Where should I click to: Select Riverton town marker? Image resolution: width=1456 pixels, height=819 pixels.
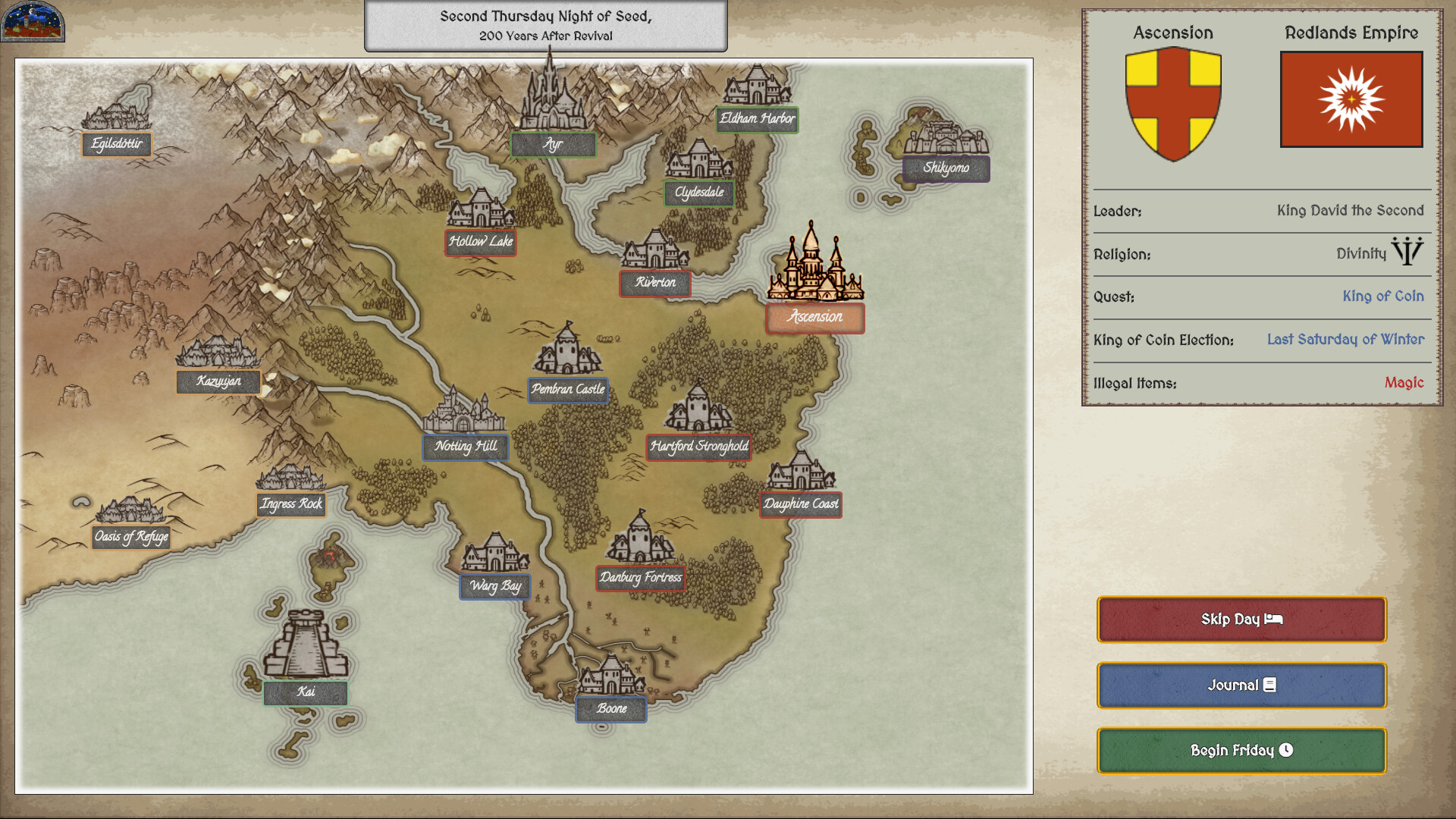pyautogui.click(x=655, y=283)
